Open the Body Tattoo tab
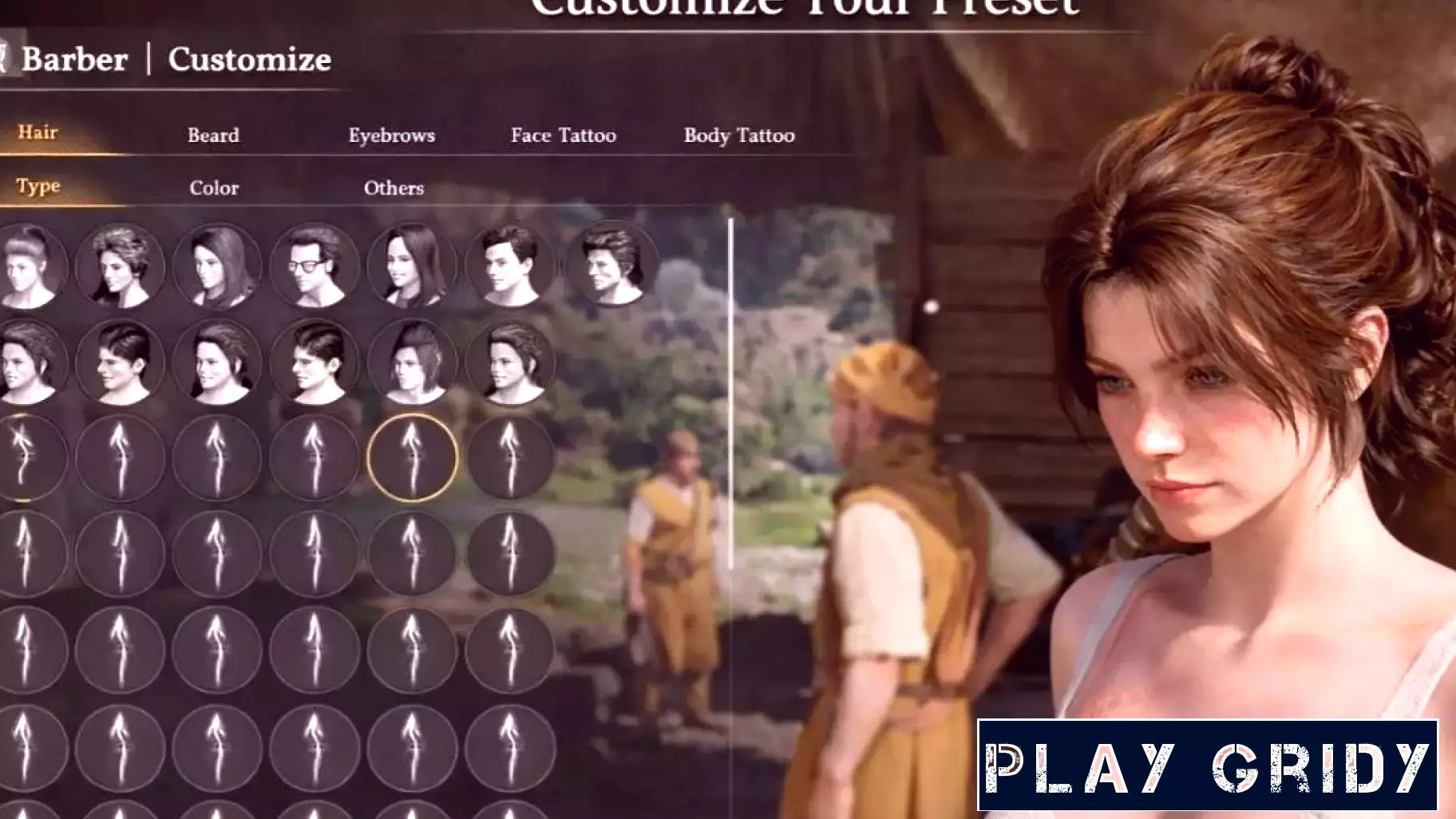The height and width of the screenshot is (819, 1456). (x=739, y=136)
